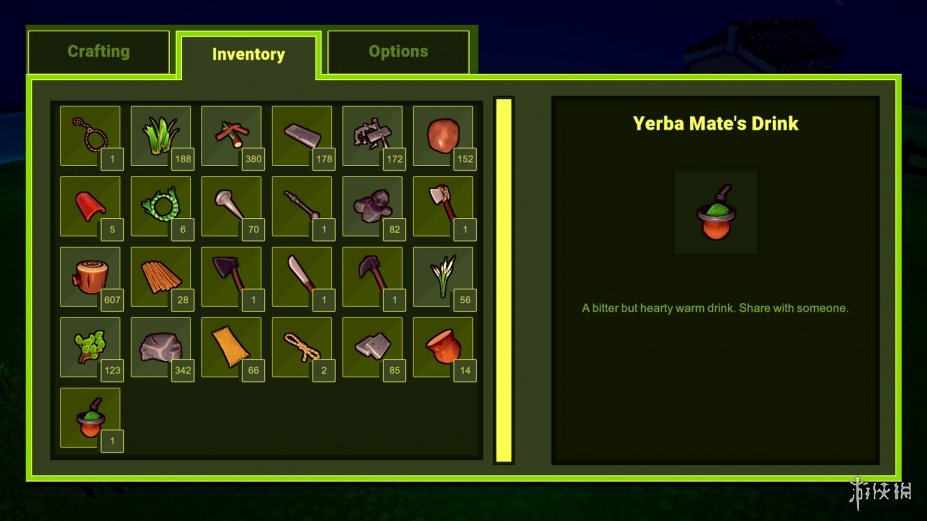The image size is (927, 521).
Task: Select the orange clay lump slot
Action: coord(443,136)
